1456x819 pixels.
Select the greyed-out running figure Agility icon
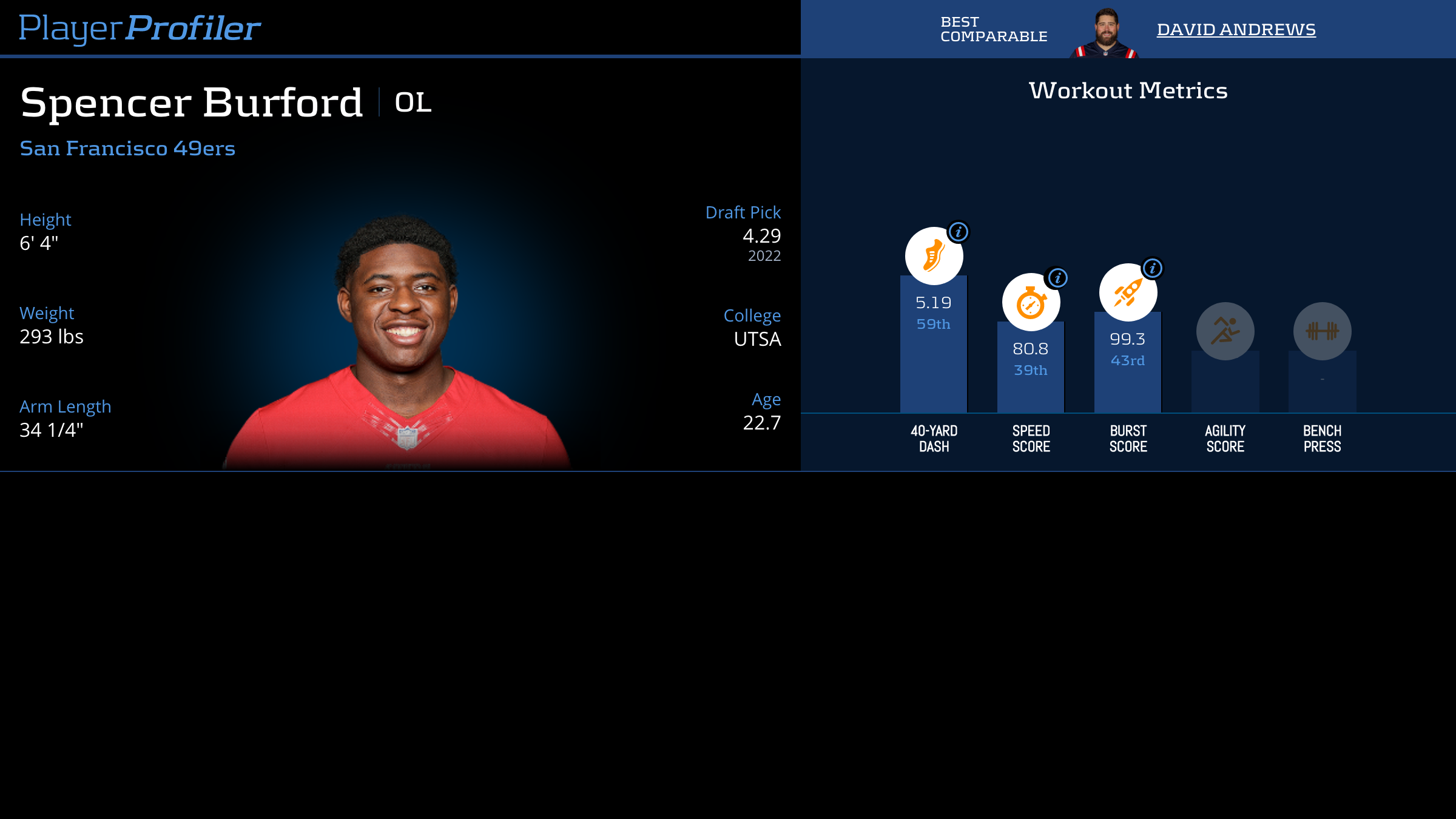[x=1225, y=331]
